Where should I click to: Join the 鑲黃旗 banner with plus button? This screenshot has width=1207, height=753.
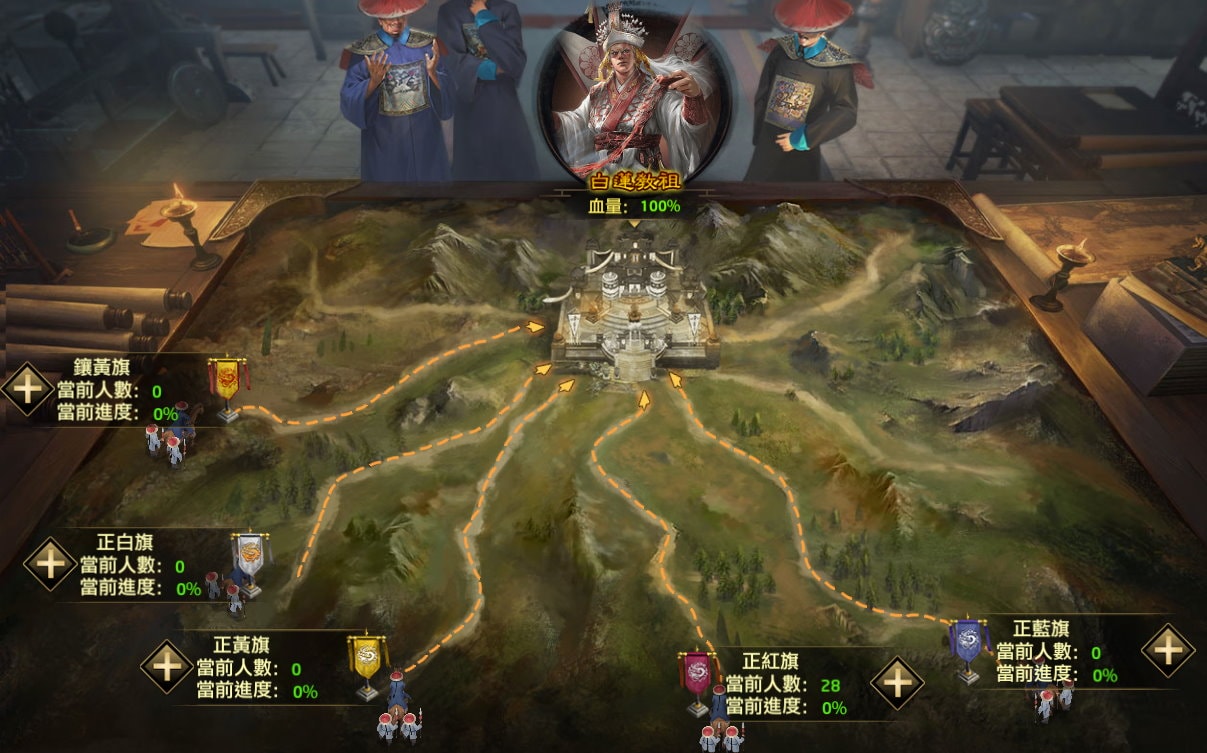pos(27,389)
